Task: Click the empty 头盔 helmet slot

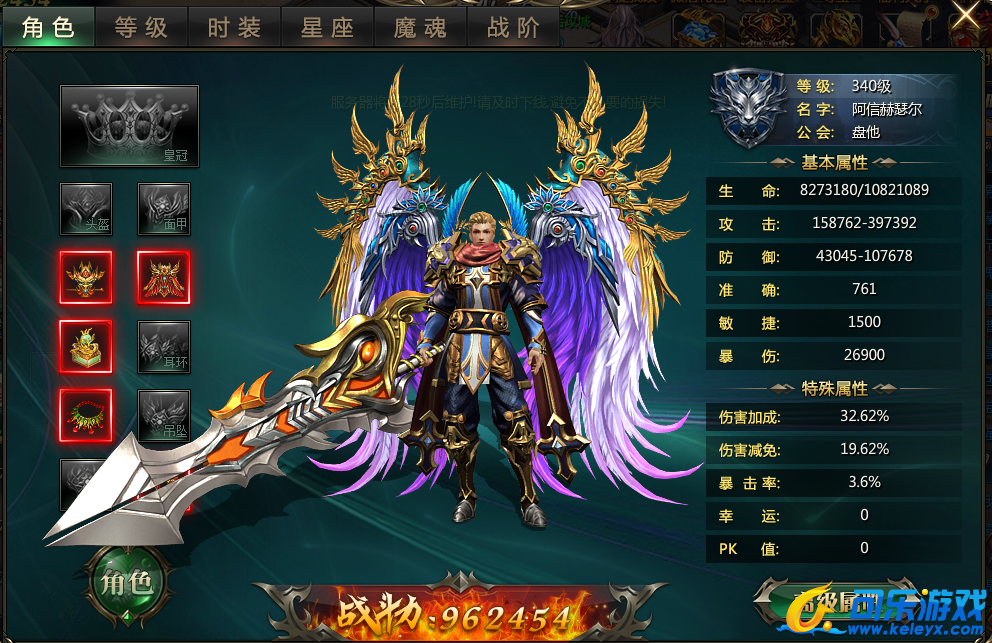Action: click(86, 209)
